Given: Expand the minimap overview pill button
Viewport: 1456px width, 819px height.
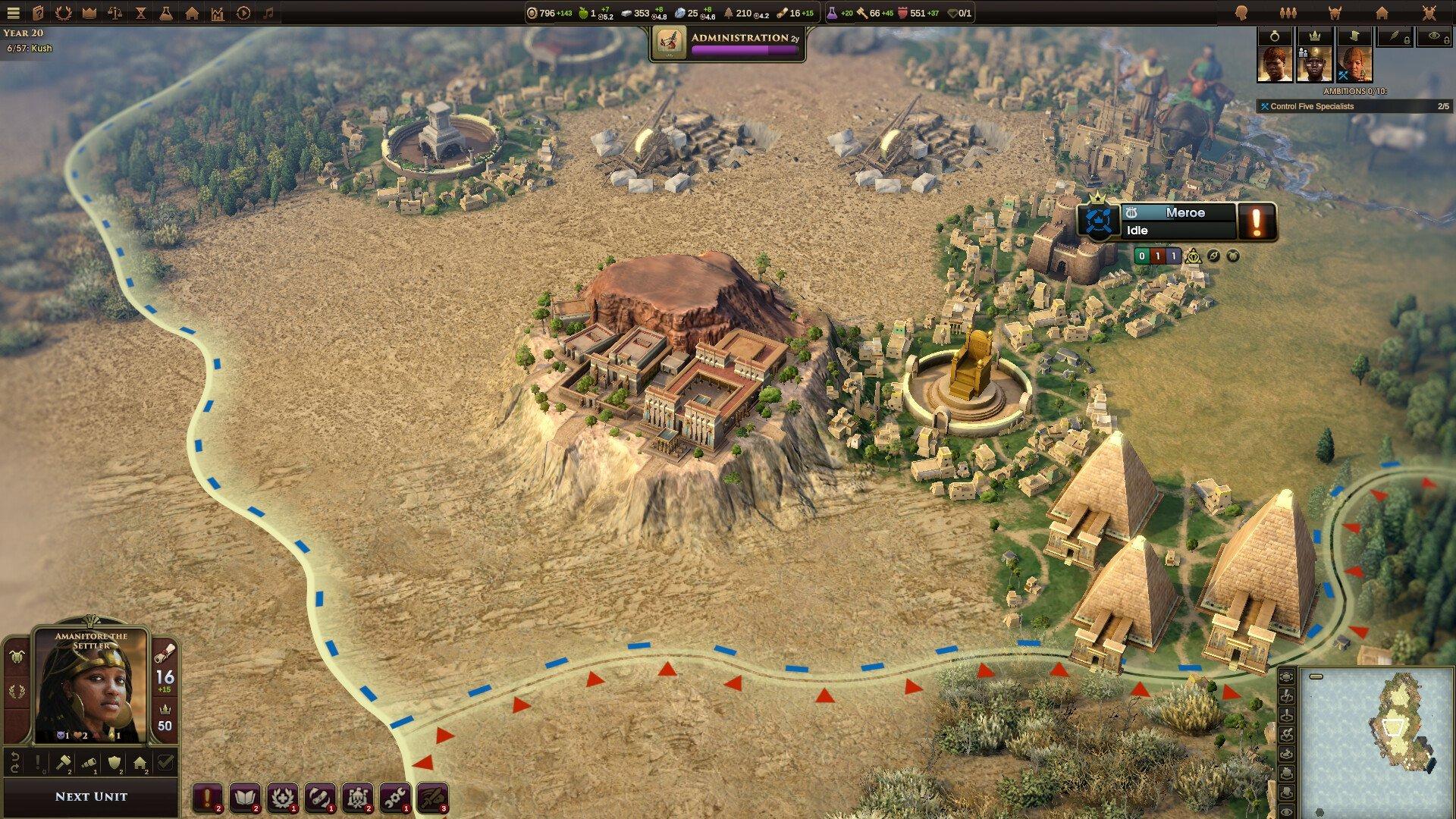Looking at the screenshot, I should coord(1316,676).
